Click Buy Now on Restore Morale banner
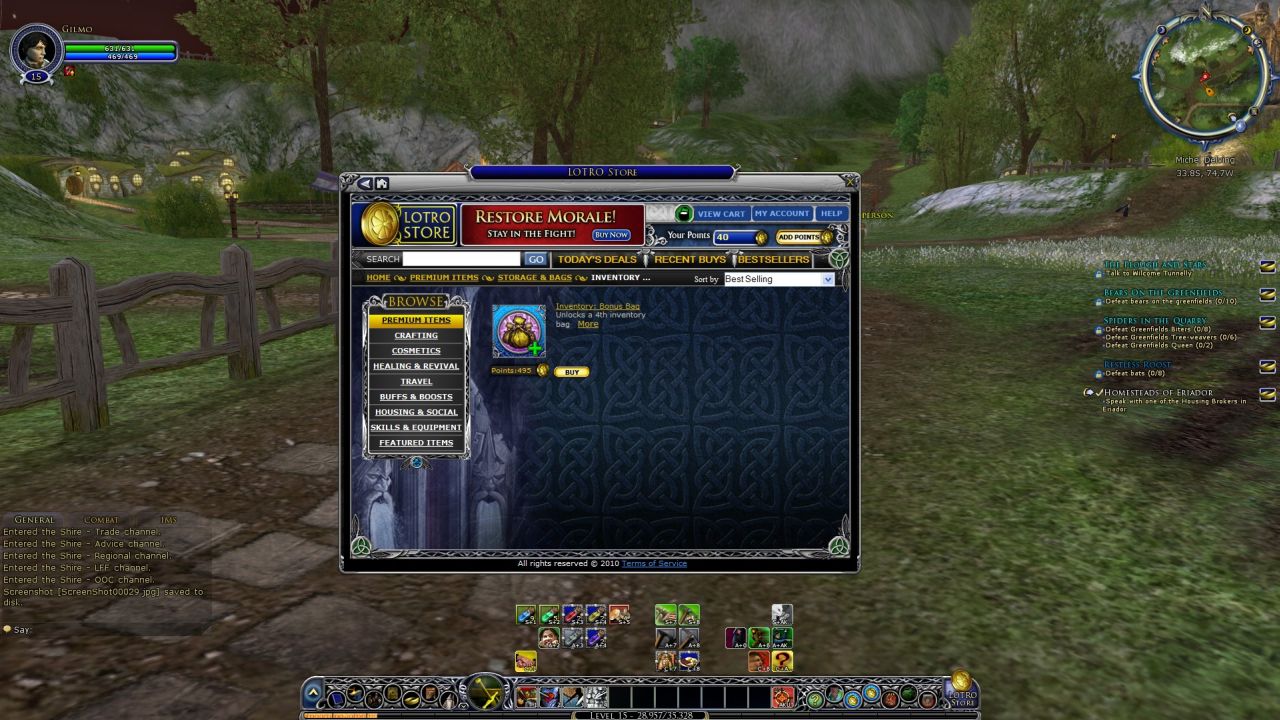Viewport: 1280px width, 720px height. click(611, 235)
